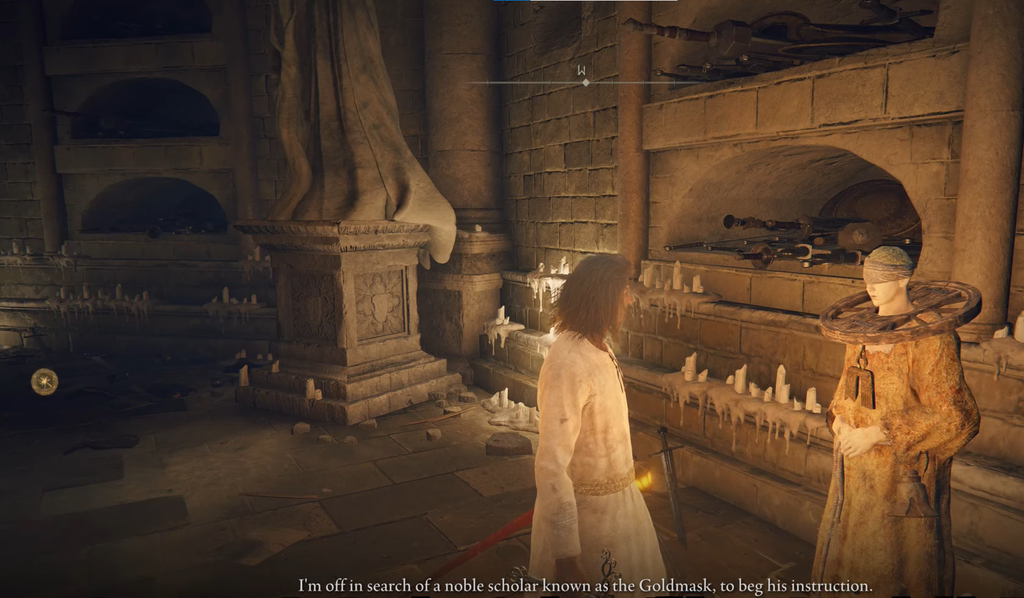Select the compass bar's west heading marker
The width and height of the screenshot is (1024, 598).
coord(581,71)
